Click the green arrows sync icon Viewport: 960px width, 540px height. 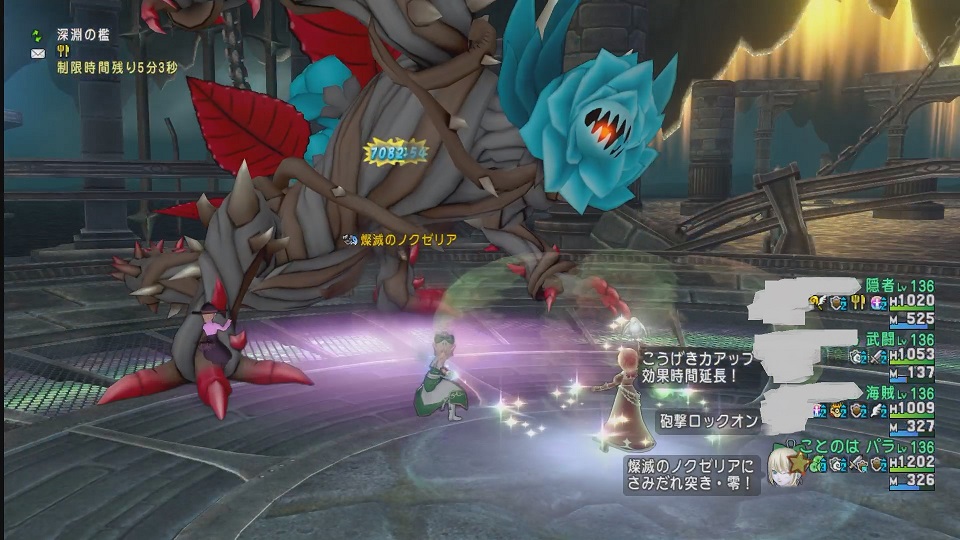pos(38,33)
